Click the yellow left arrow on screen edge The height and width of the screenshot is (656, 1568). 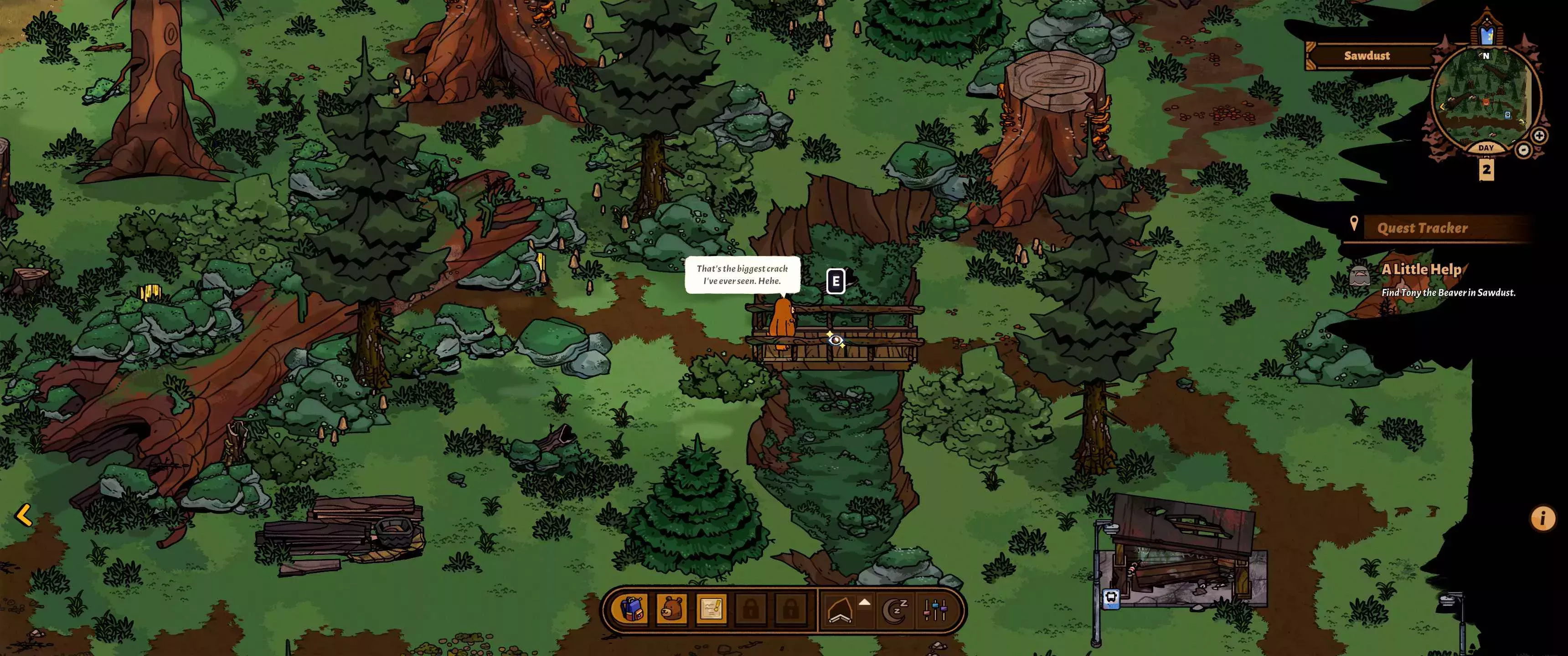(24, 515)
